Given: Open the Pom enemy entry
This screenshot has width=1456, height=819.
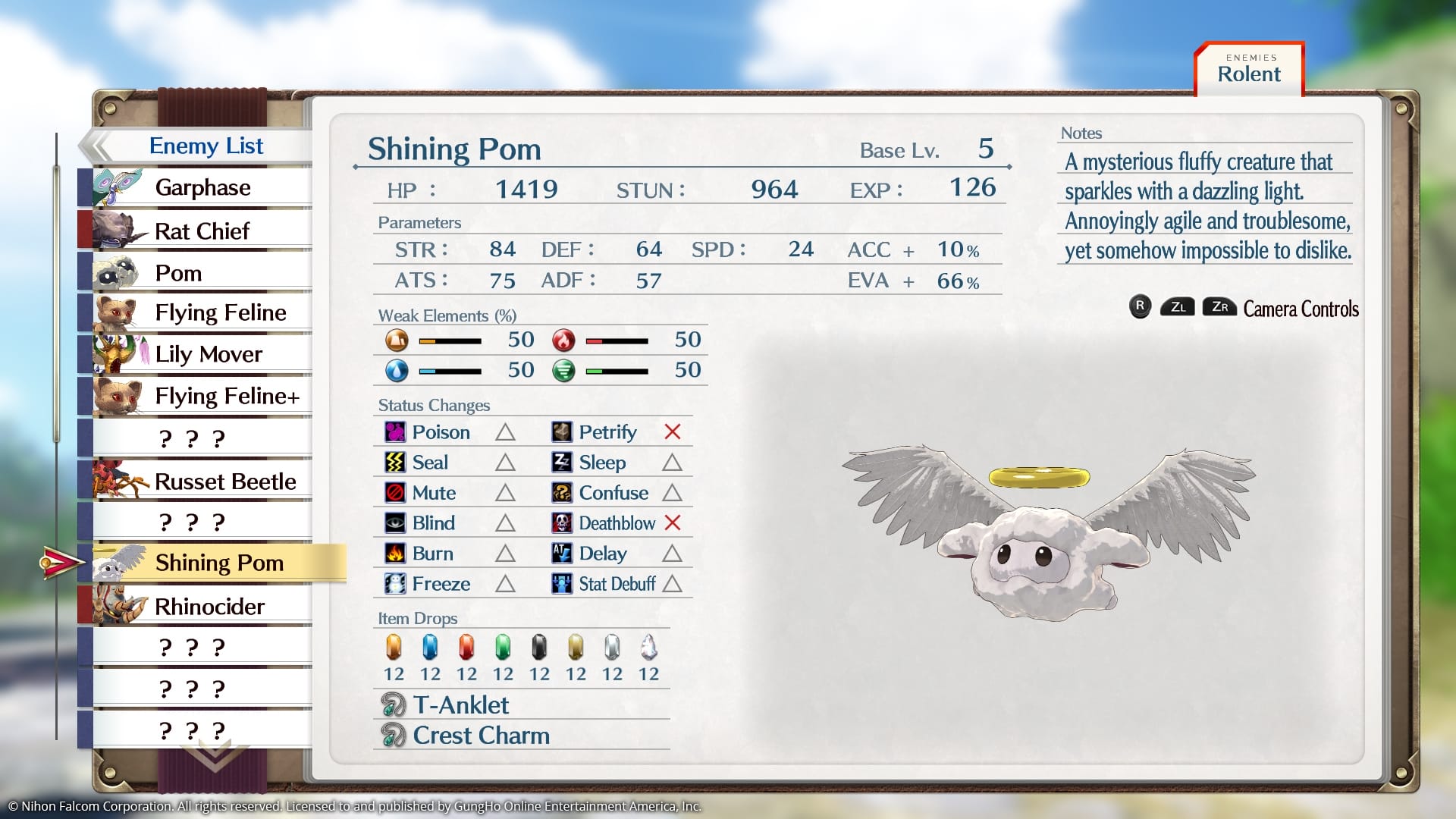Looking at the screenshot, I should pyautogui.click(x=179, y=273).
